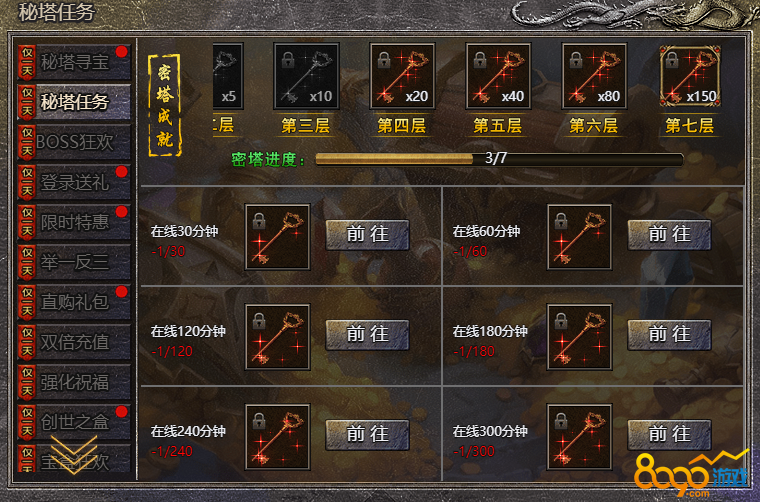This screenshot has width=760, height=502.
Task: Open the 创世之盒 tab
Action: pos(74,422)
